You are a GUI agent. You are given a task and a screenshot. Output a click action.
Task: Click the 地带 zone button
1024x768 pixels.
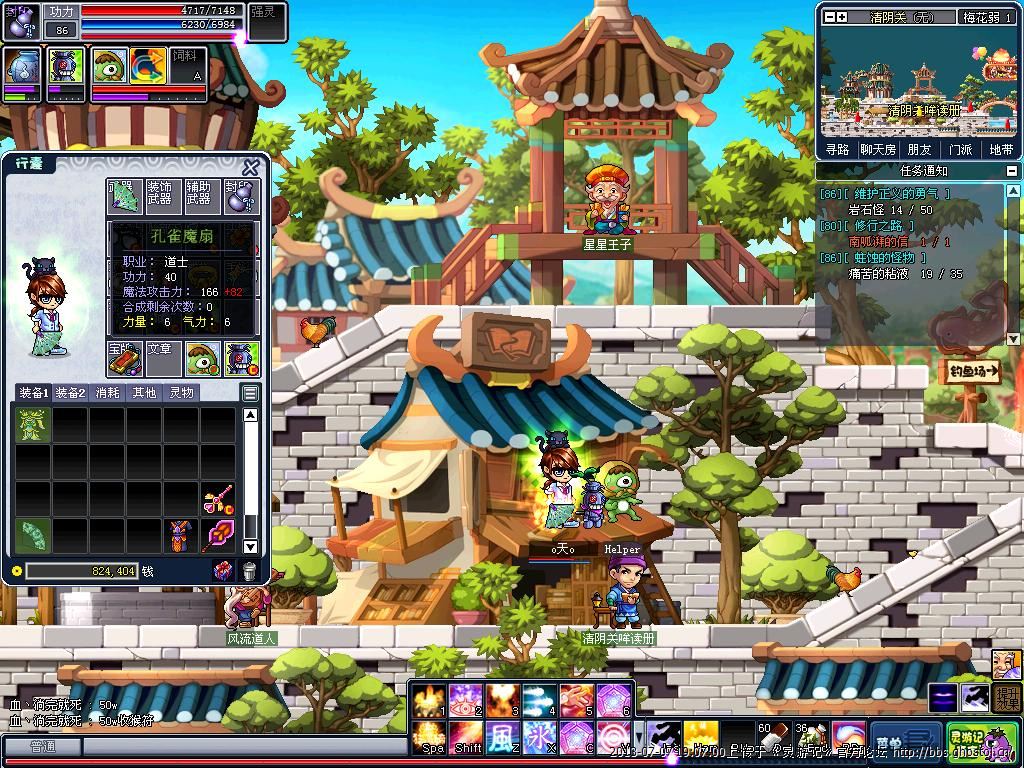coord(1000,149)
